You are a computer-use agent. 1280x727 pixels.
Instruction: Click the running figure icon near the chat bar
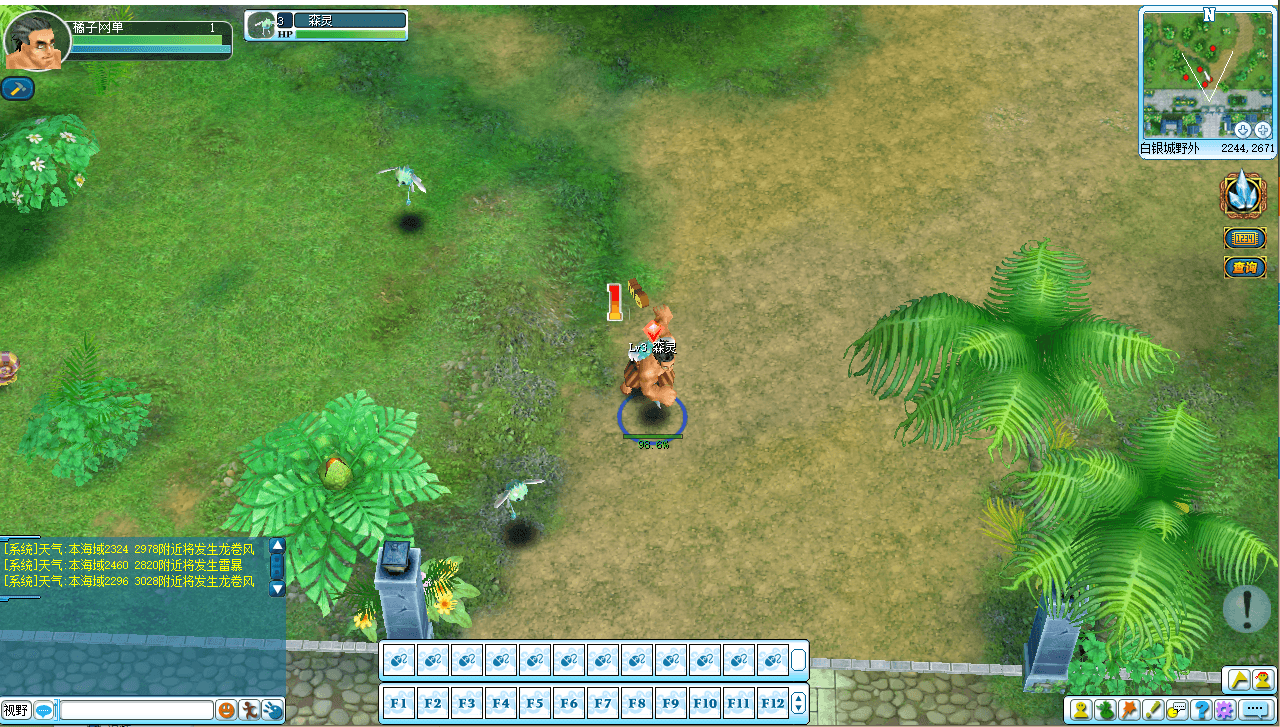click(248, 710)
